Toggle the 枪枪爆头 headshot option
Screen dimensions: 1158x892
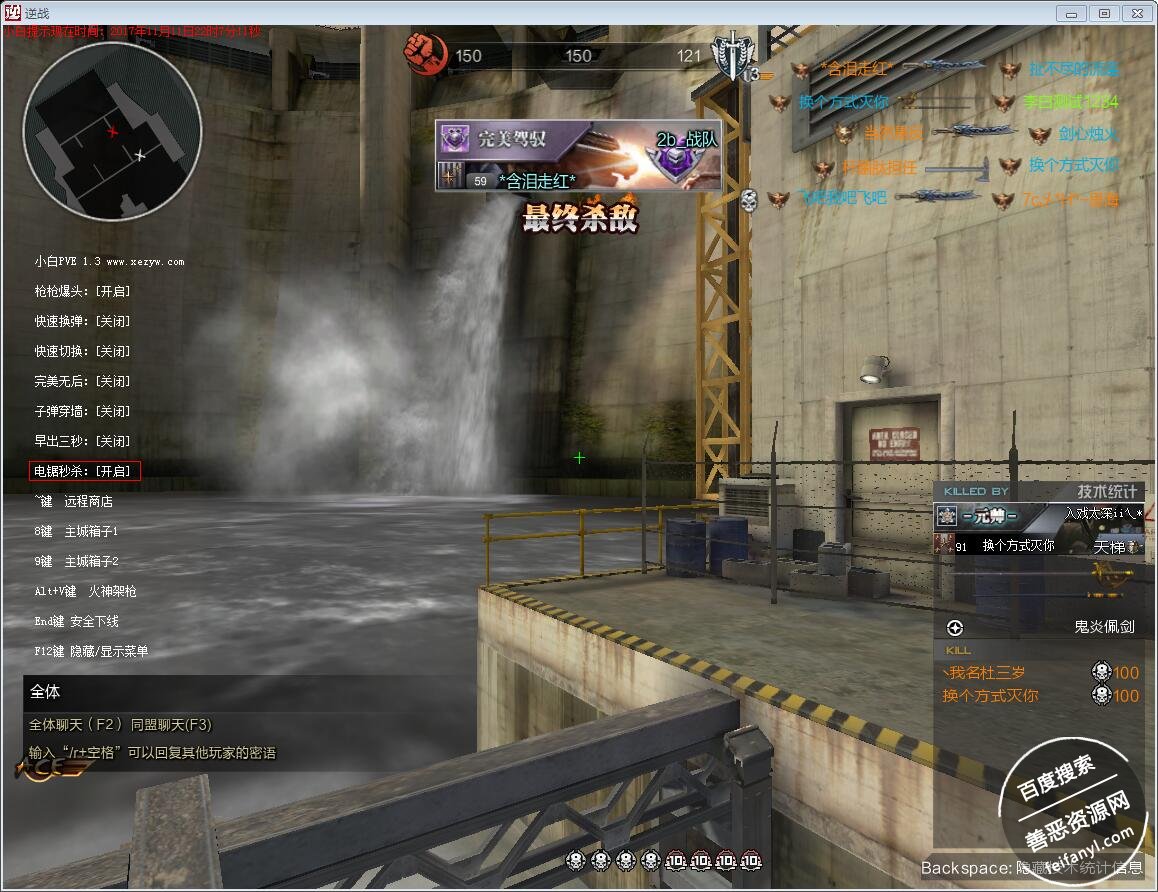click(x=82, y=291)
